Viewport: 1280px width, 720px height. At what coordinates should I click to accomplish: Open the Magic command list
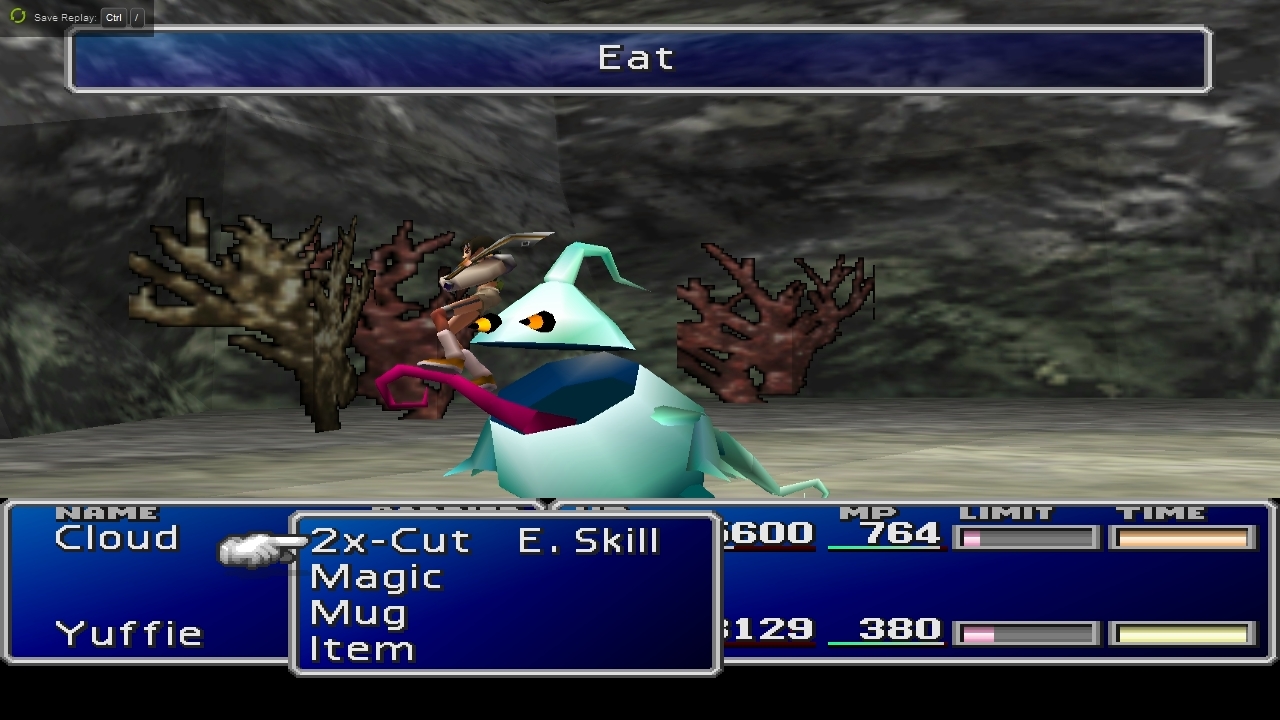[376, 577]
